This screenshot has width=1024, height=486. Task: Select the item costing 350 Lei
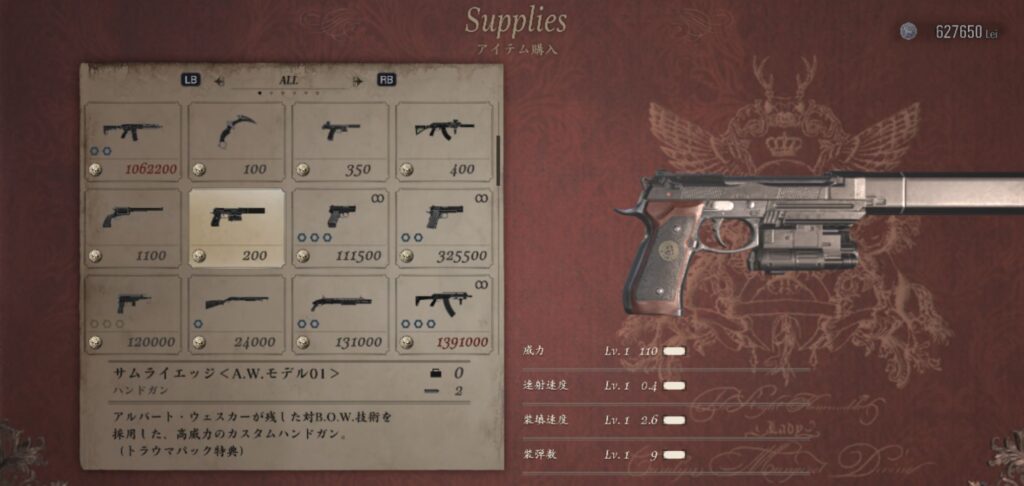click(340, 141)
